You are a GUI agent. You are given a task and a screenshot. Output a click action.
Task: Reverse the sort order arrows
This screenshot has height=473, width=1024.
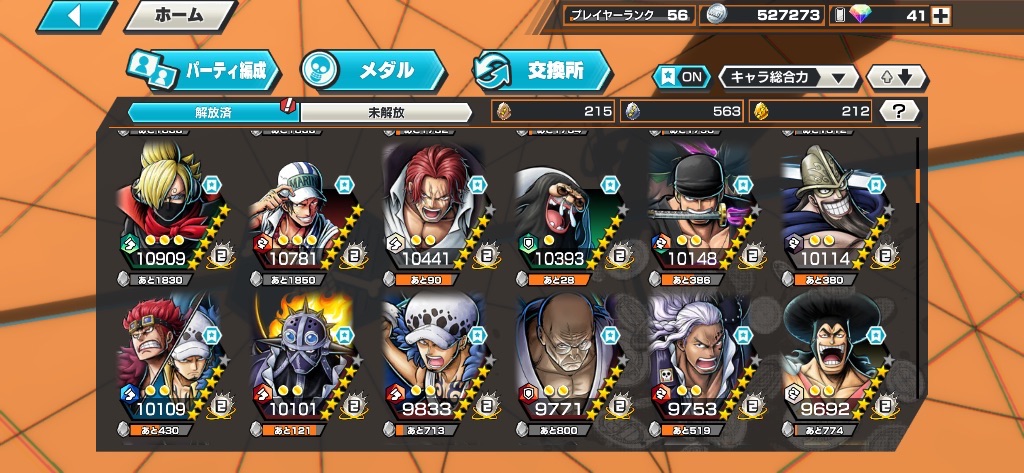pyautogui.click(x=897, y=77)
